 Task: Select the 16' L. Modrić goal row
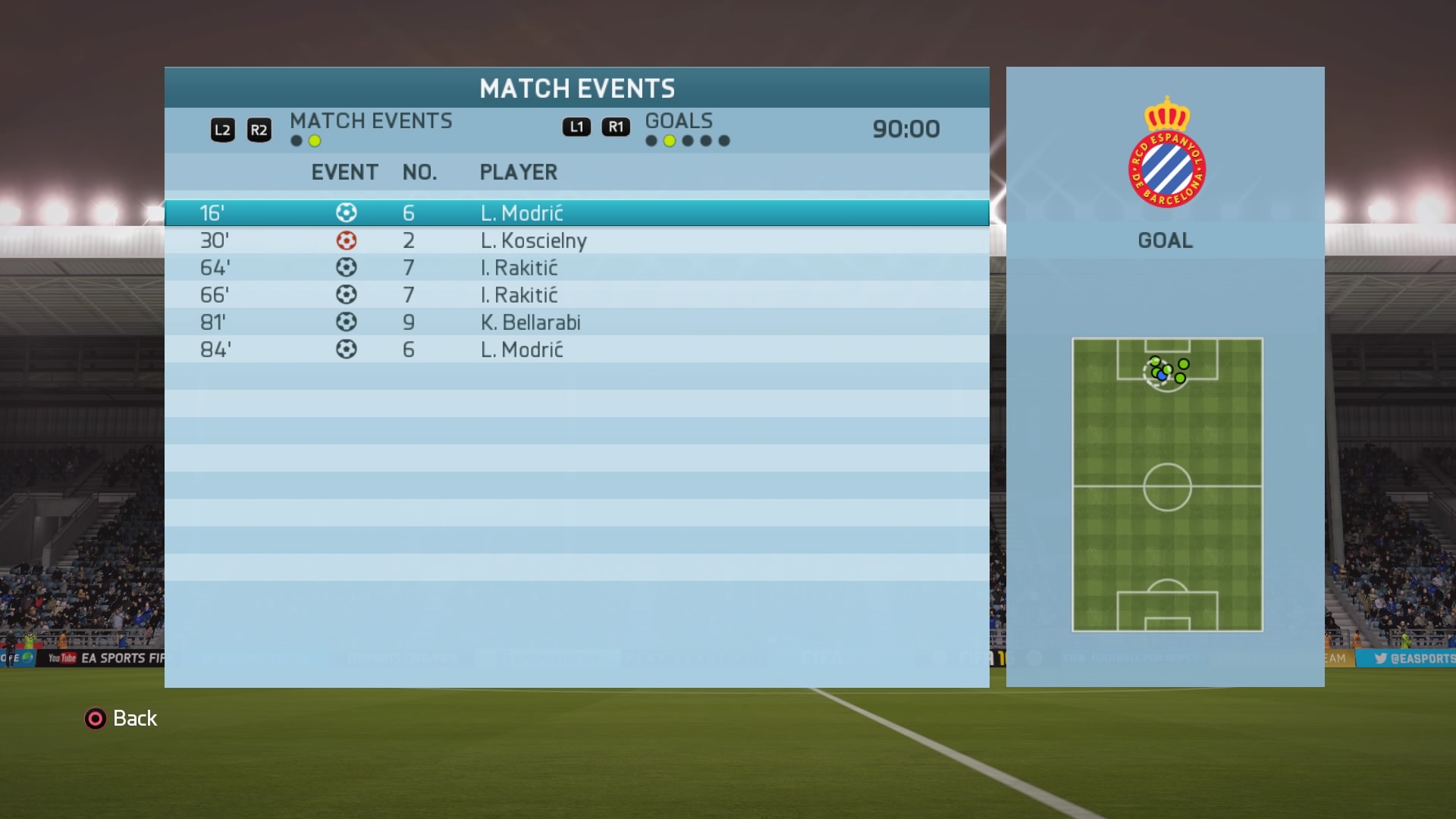[x=576, y=213]
